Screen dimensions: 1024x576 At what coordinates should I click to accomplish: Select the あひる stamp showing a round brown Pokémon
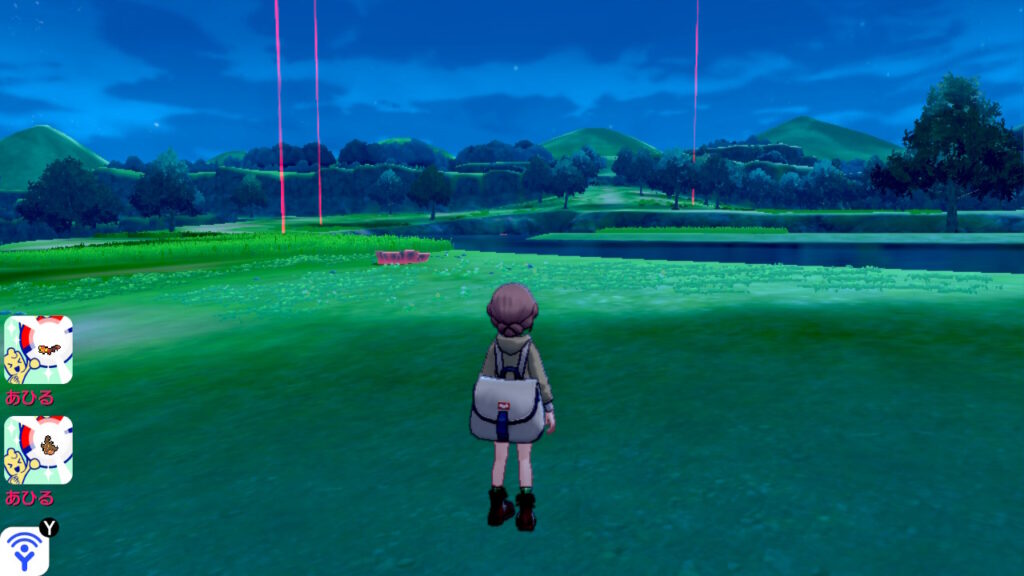[x=38, y=450]
